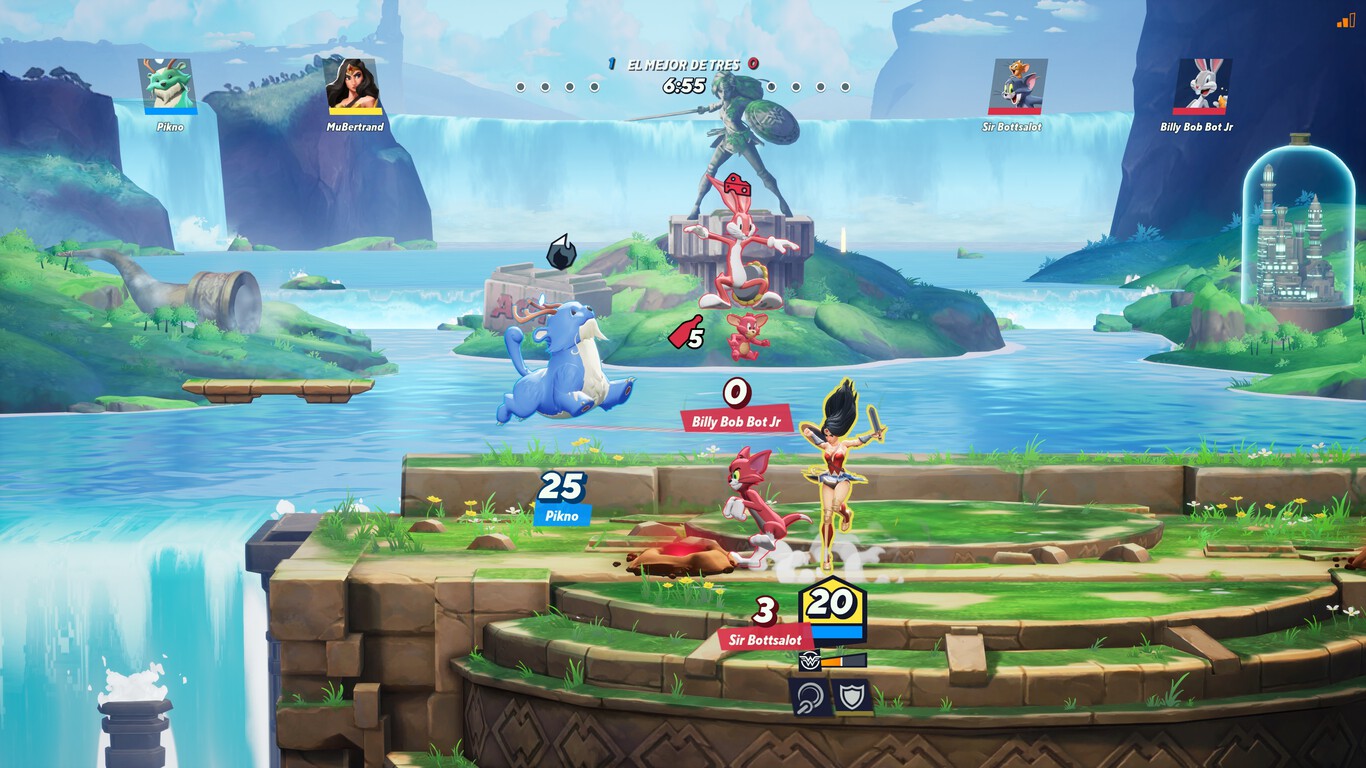Activate the shield ability icon

(852, 696)
